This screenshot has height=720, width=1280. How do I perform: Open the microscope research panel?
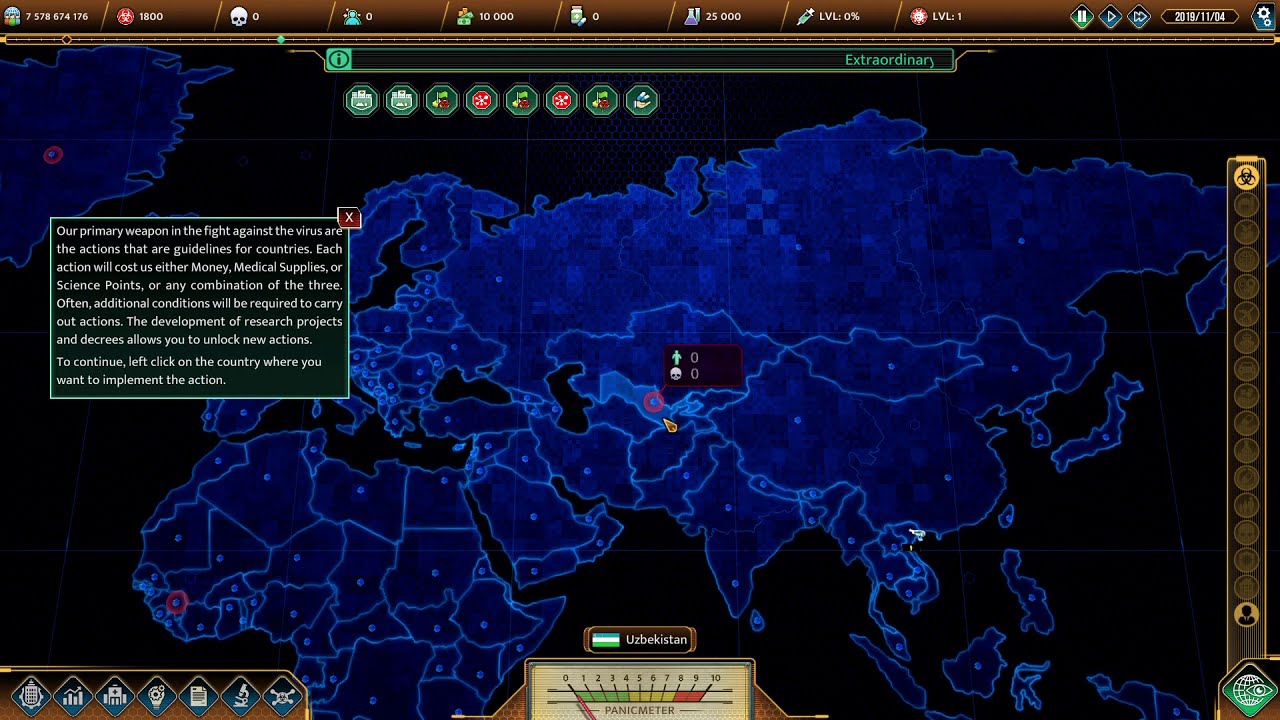click(241, 695)
